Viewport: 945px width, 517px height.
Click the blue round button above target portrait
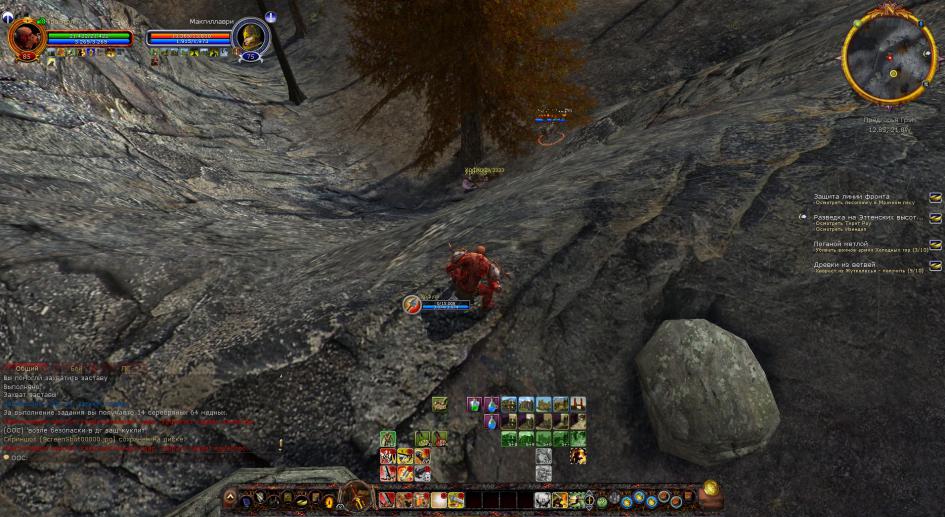tap(271, 17)
